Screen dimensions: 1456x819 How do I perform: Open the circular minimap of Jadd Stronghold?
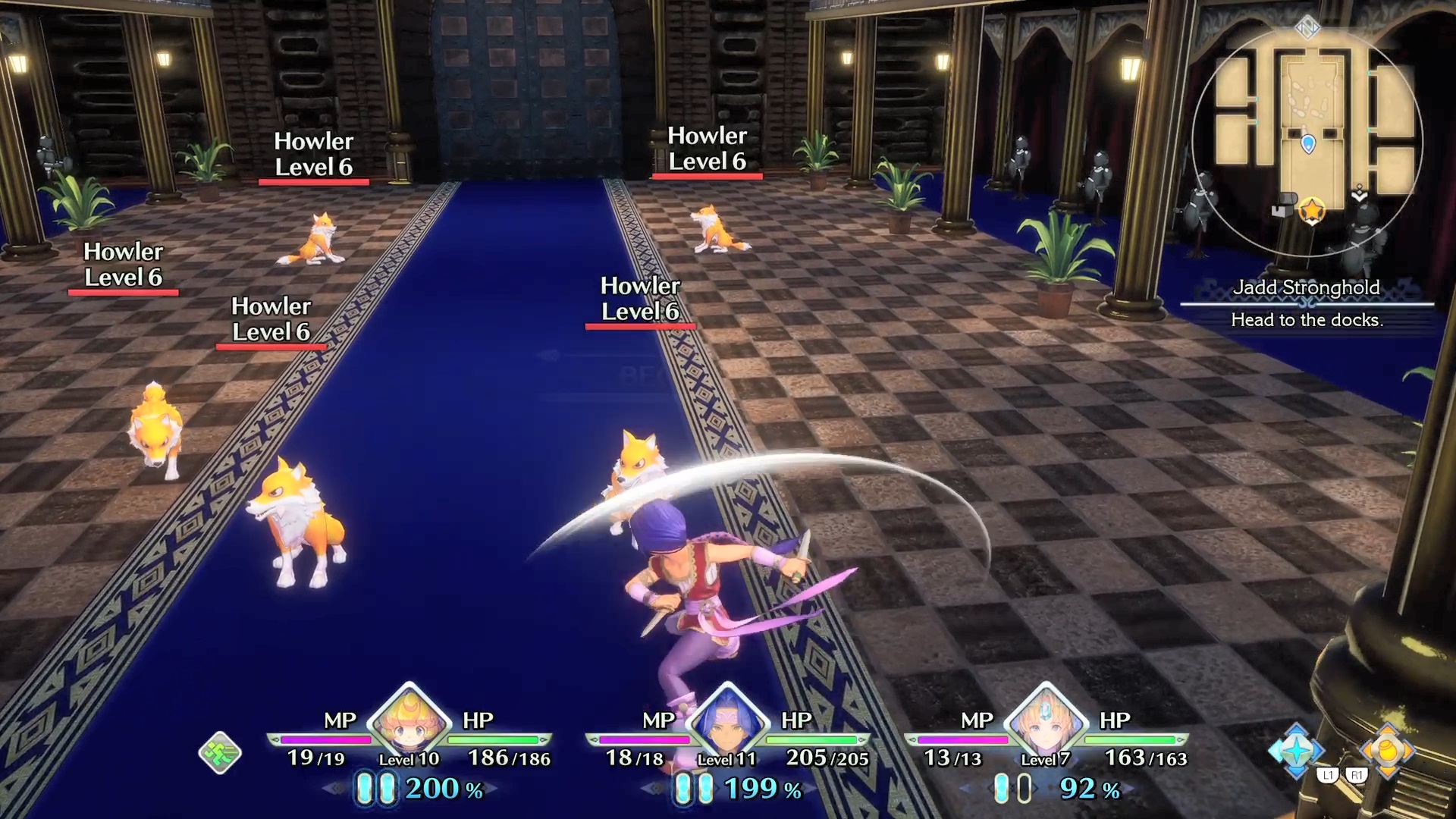click(1307, 143)
